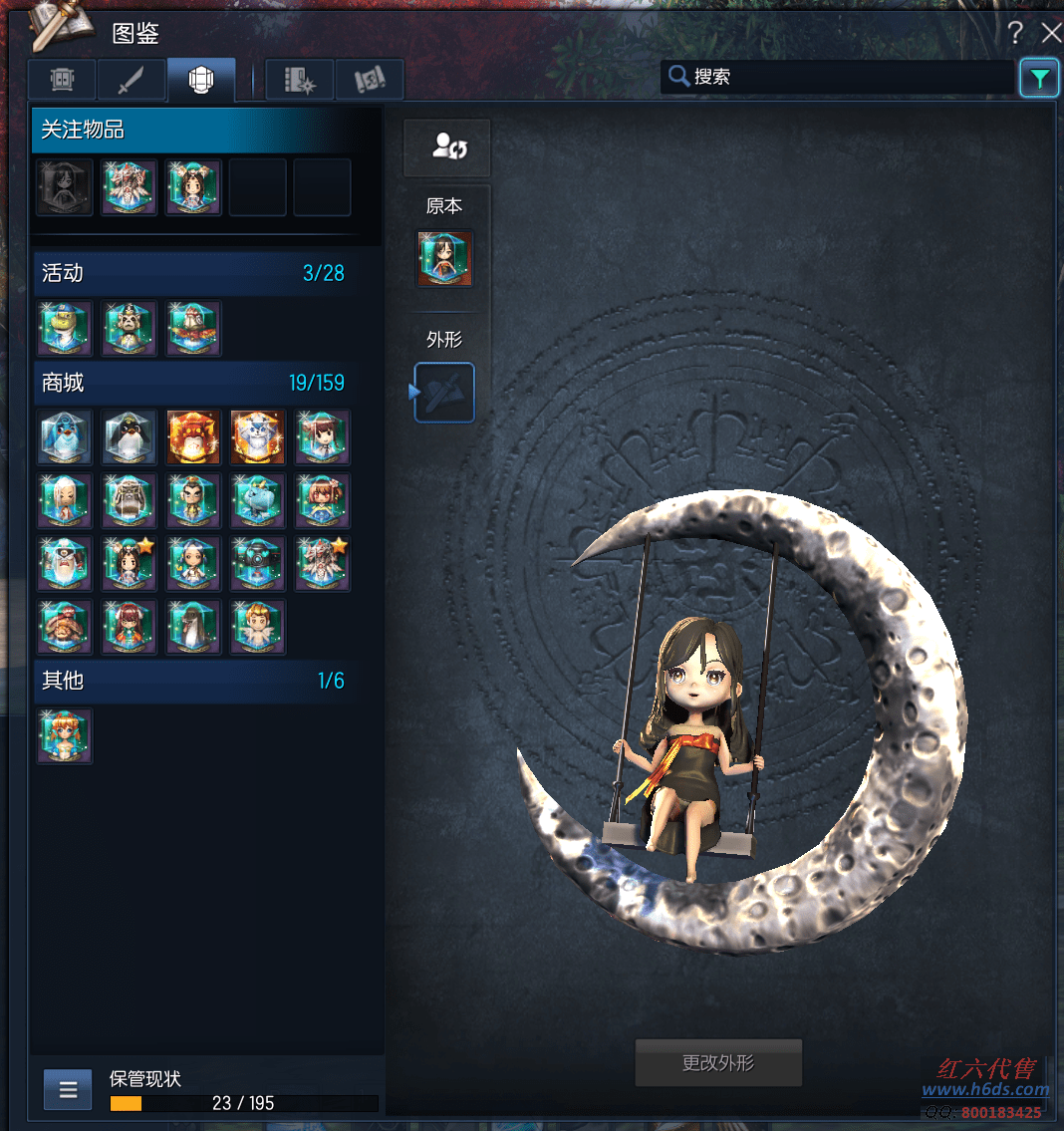Select the black robot pet icon

[258, 563]
